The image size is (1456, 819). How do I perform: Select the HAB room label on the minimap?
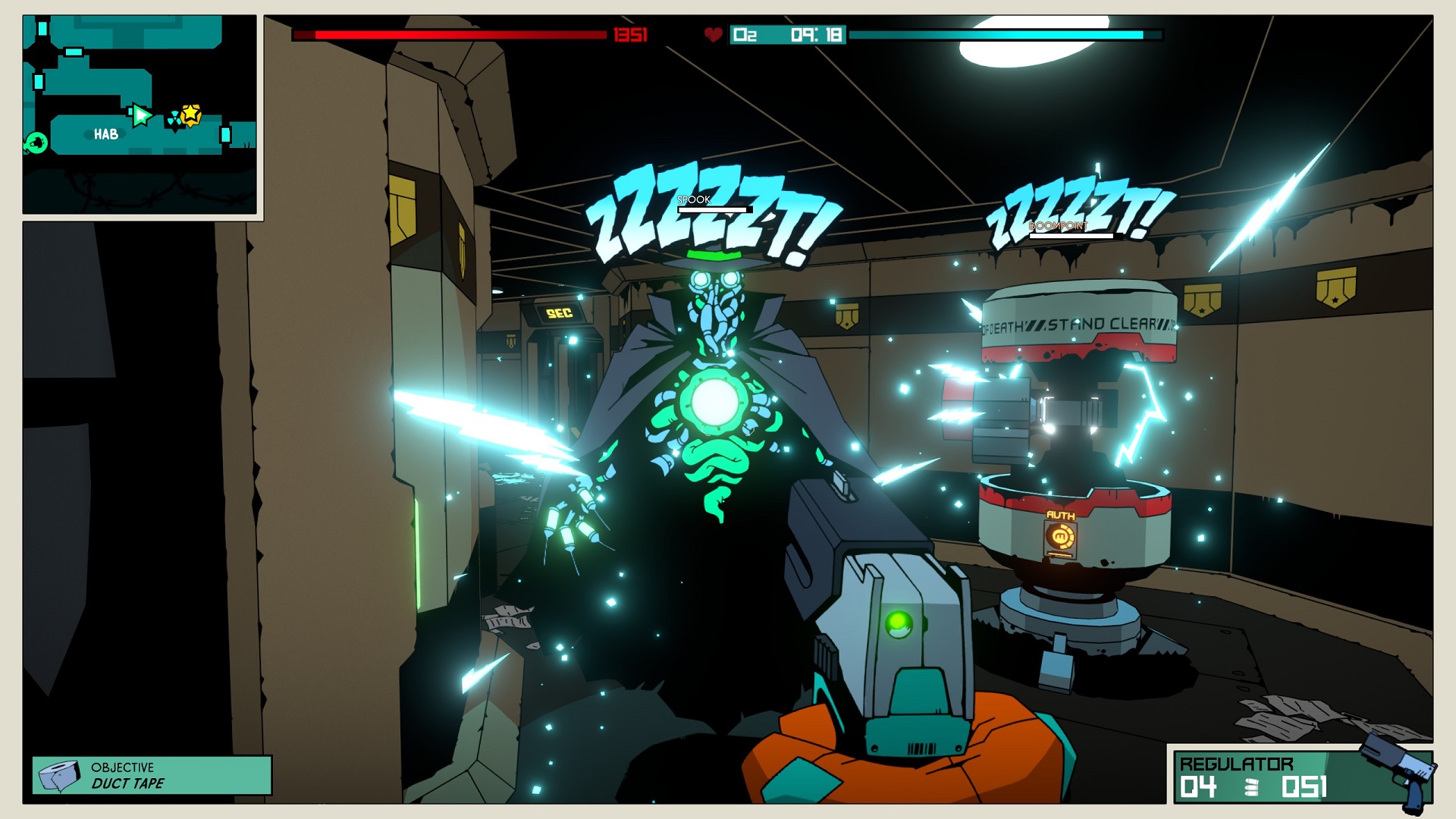106,134
